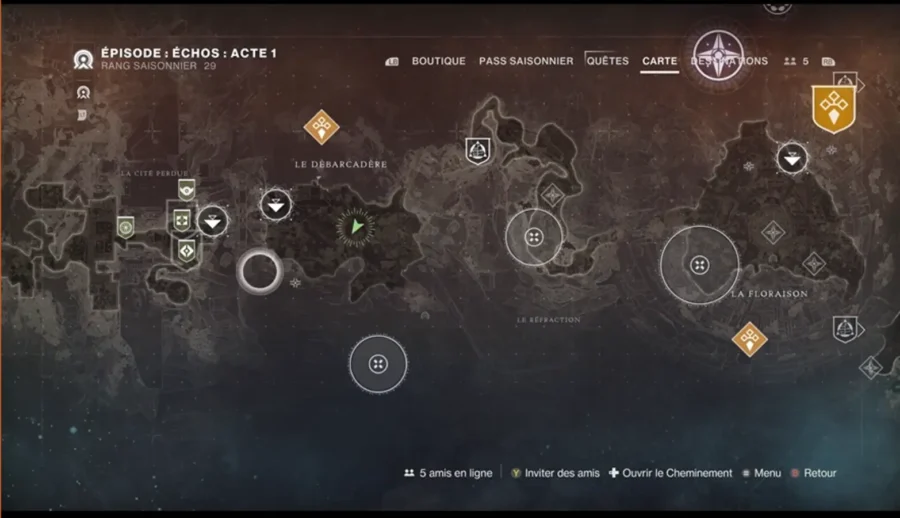Open the Quêtes tab

608,61
